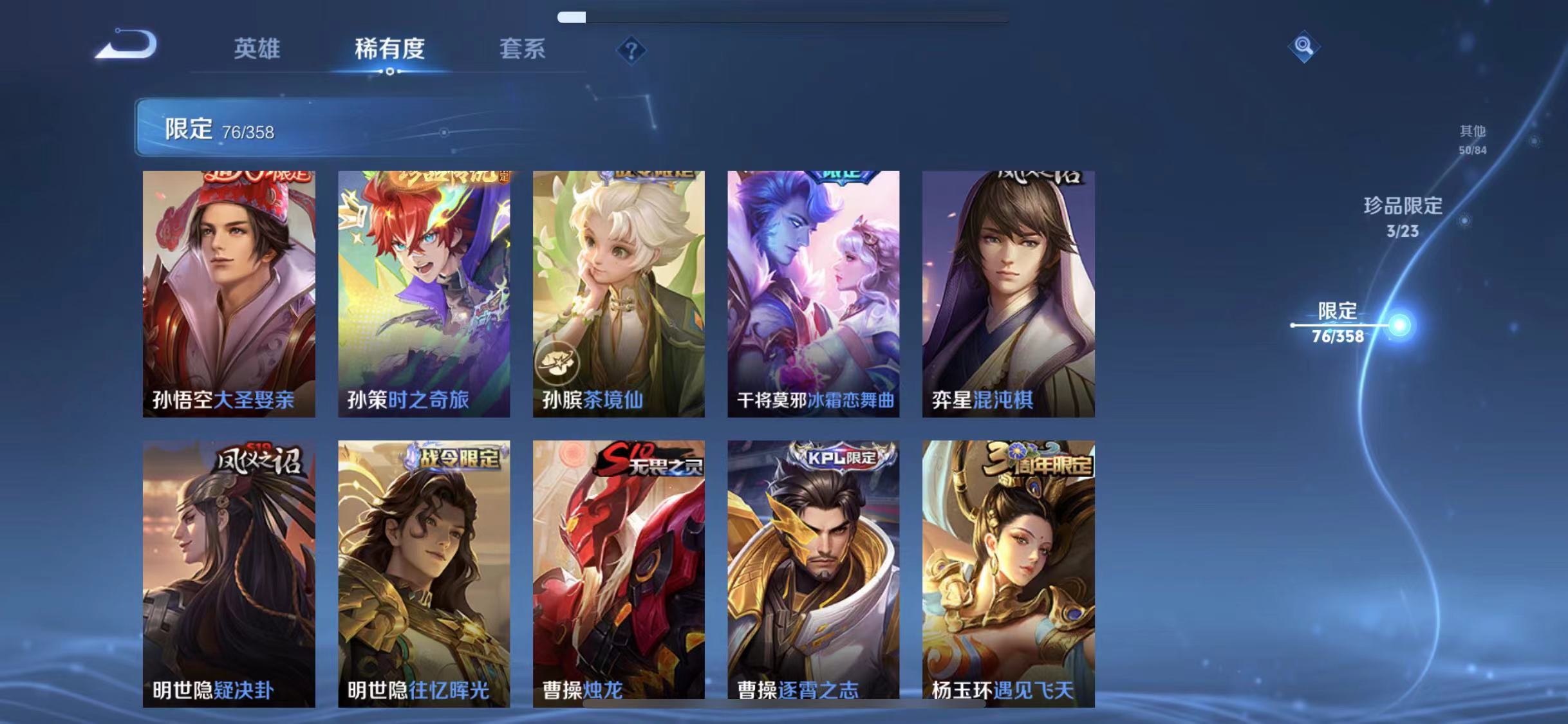
Task: Switch to the 英雄 tab
Action: click(x=257, y=50)
